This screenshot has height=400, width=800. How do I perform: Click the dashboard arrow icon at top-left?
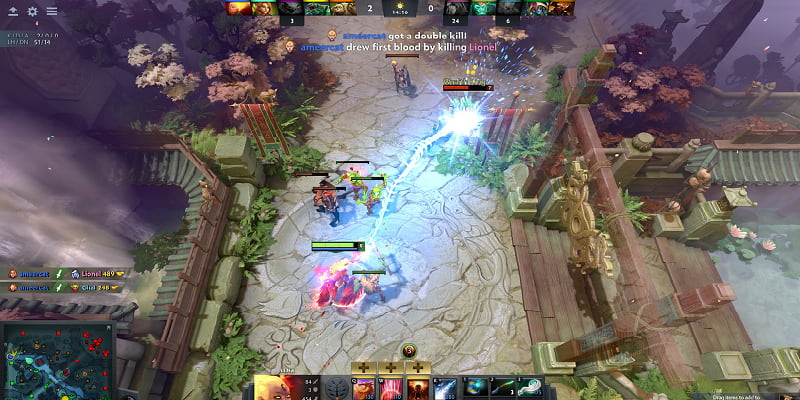point(12,11)
